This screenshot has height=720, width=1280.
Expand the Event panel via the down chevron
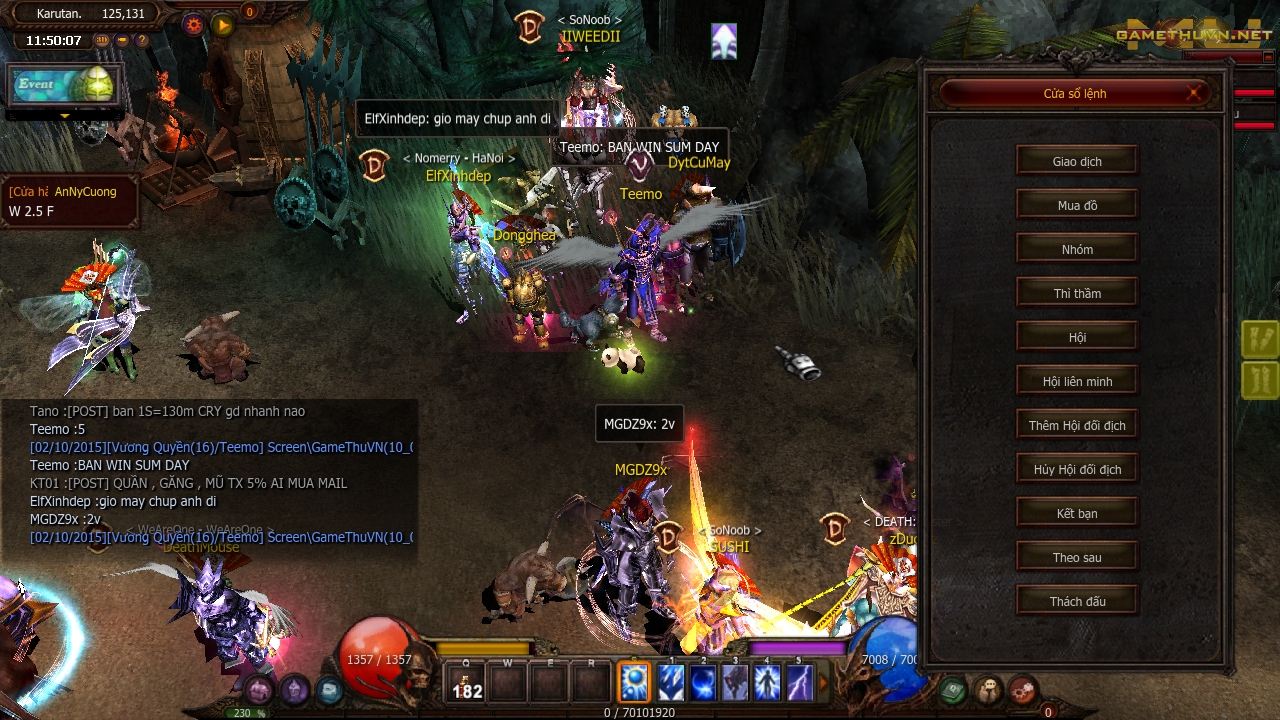tap(66, 116)
